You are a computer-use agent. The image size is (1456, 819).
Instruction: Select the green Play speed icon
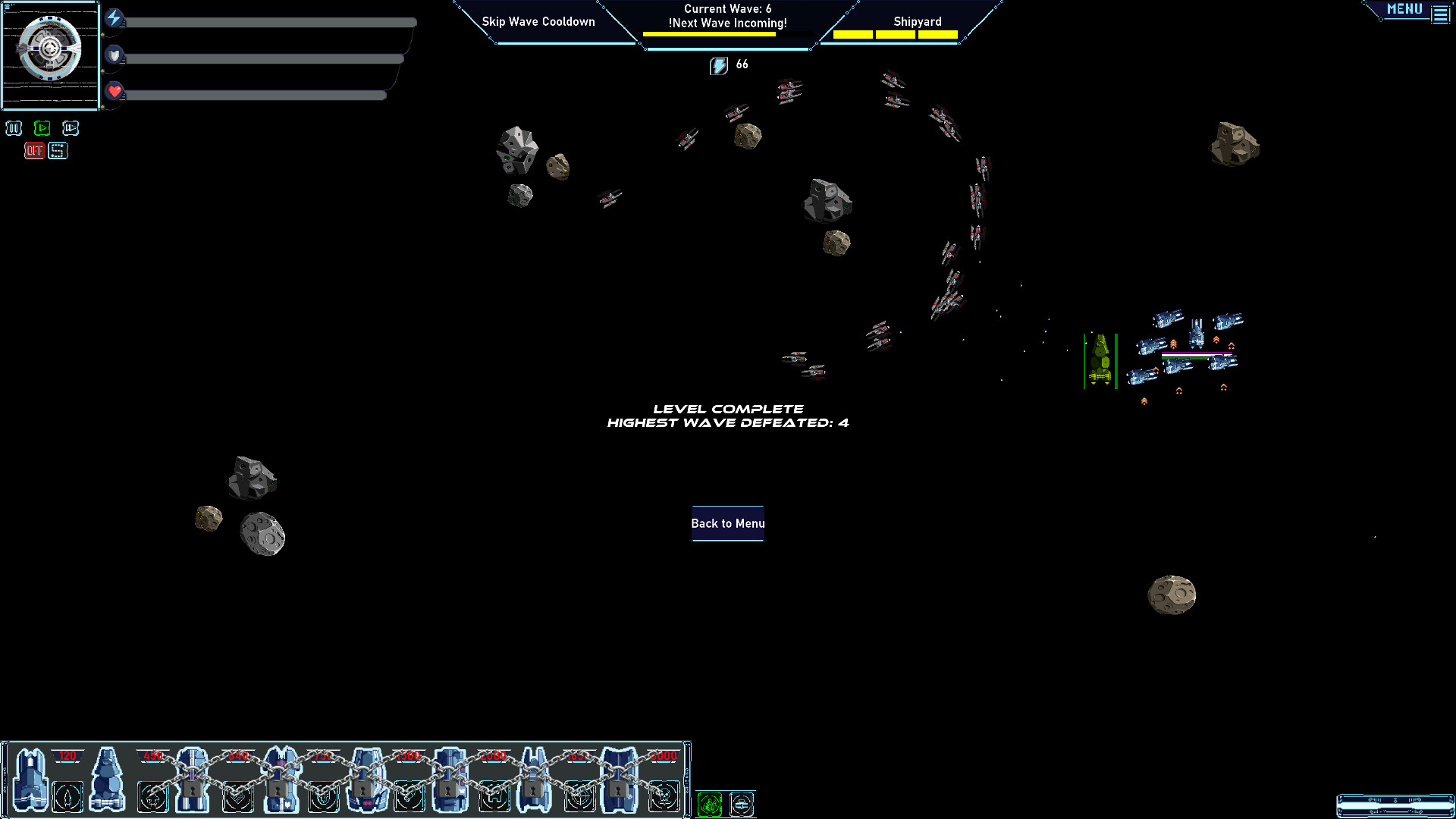[42, 127]
